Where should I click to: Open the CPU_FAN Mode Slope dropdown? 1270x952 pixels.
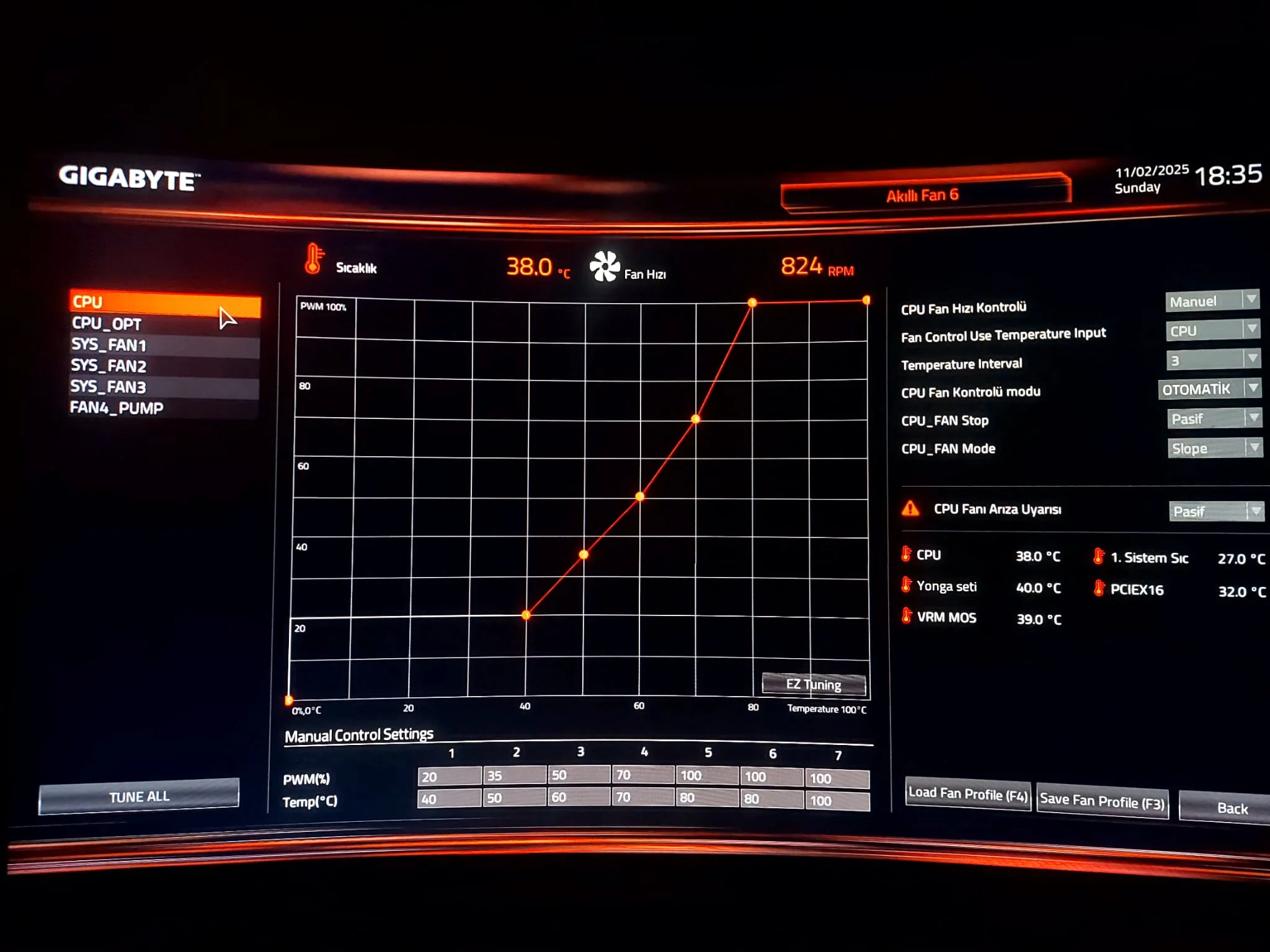1215,448
